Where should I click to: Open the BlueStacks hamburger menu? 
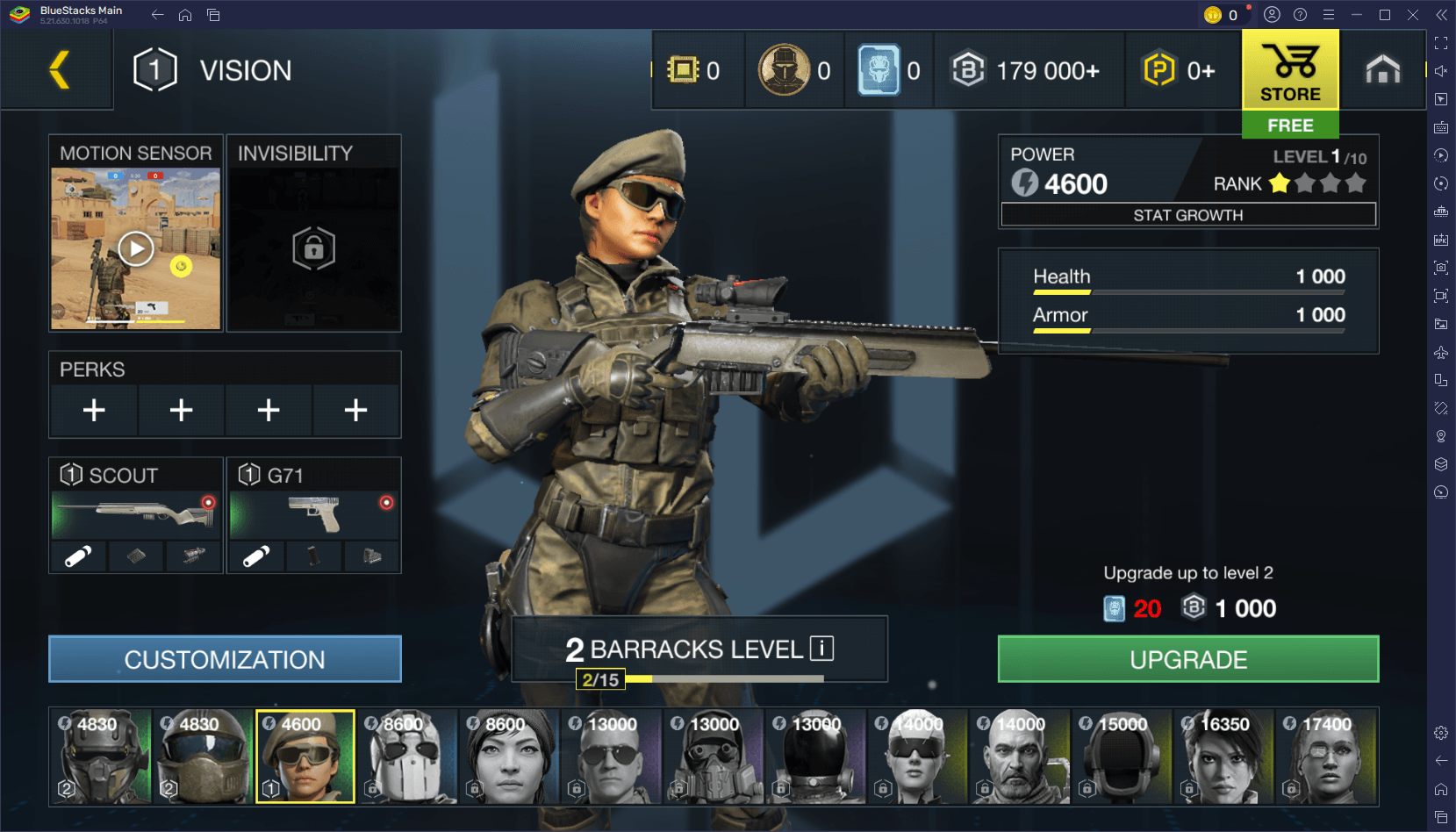[1329, 14]
